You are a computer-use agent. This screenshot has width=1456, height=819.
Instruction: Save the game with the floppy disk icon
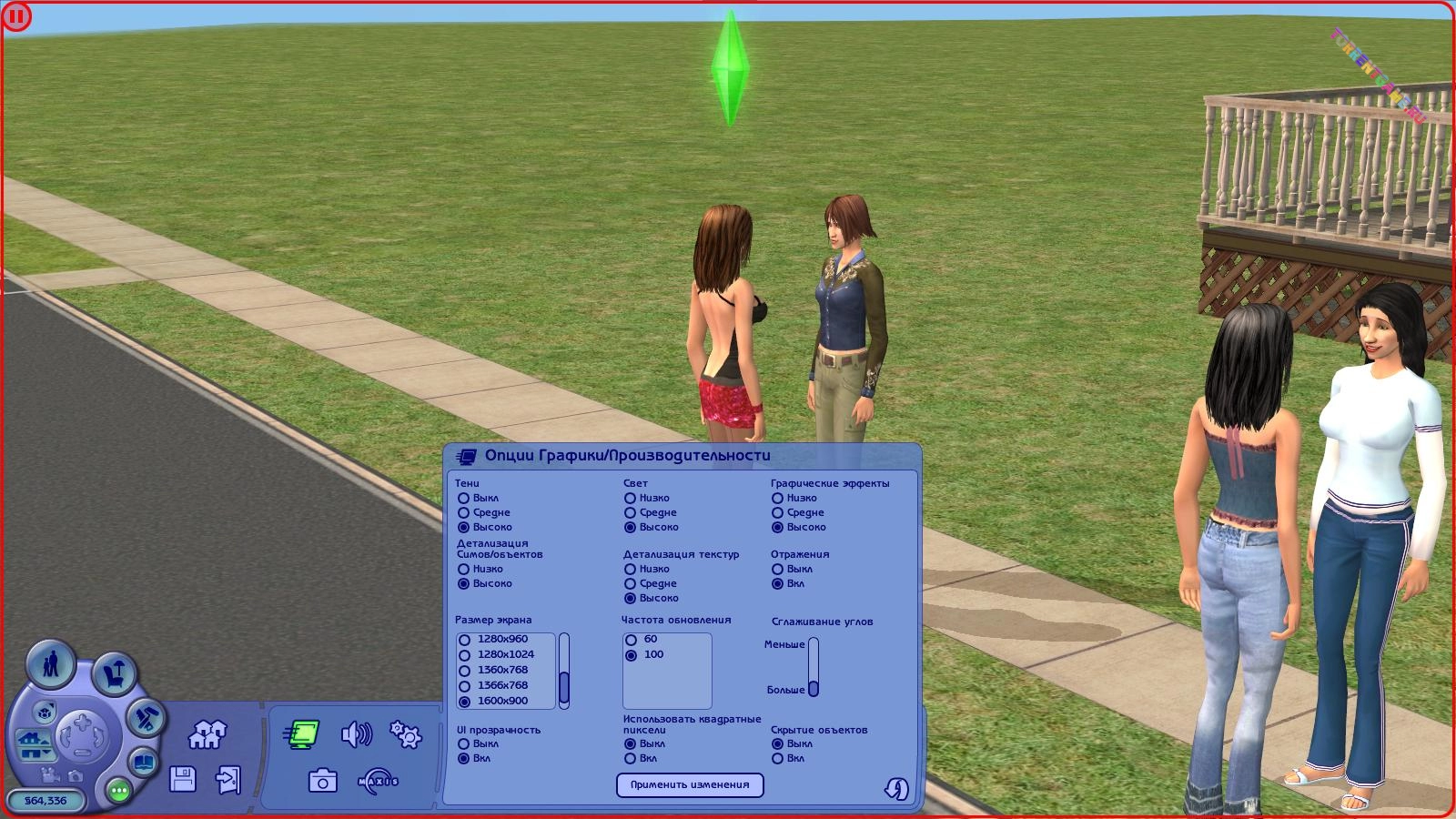click(183, 779)
